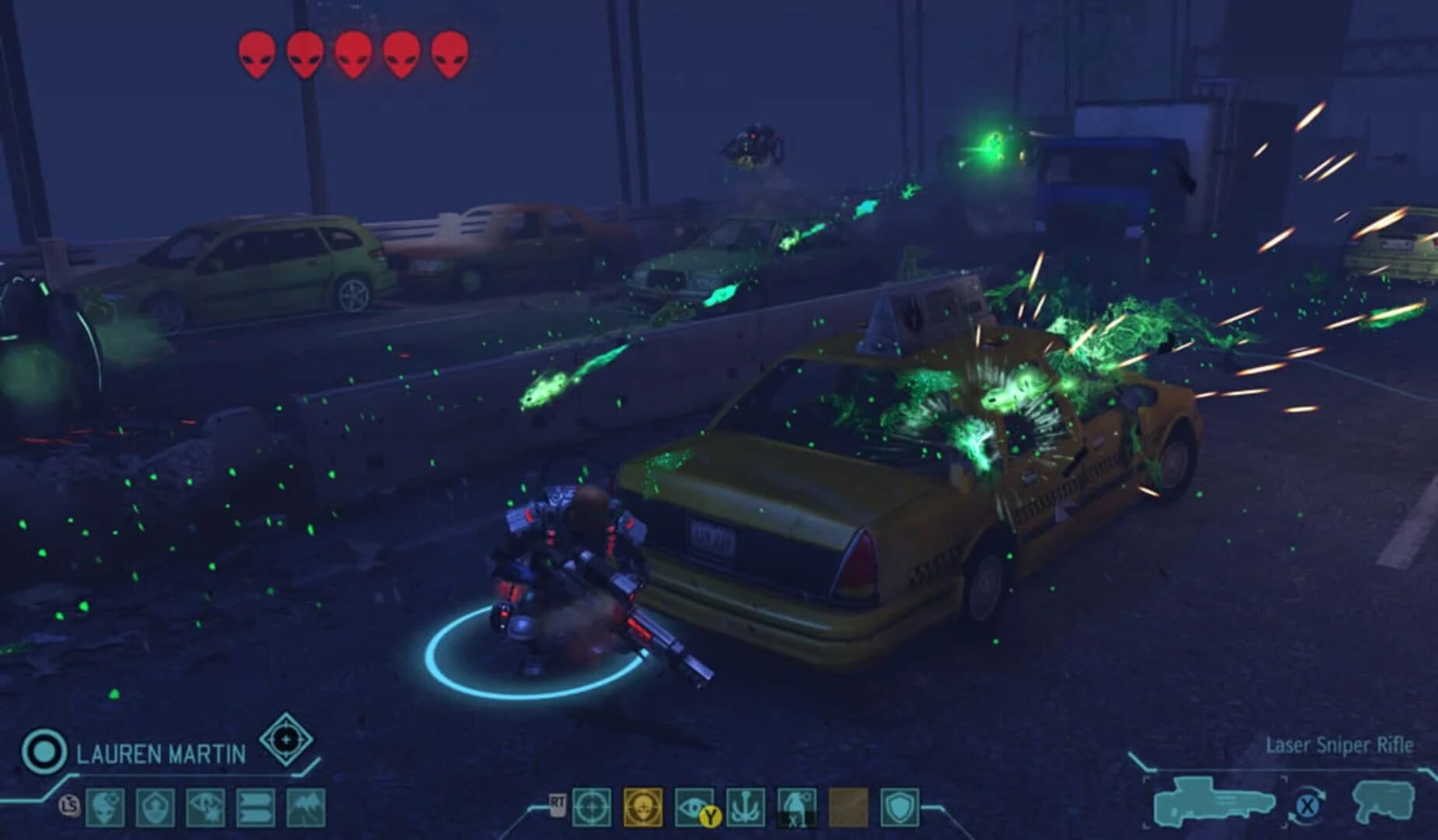
Task: Activate the Hunker Down shield icon
Action: point(901,807)
